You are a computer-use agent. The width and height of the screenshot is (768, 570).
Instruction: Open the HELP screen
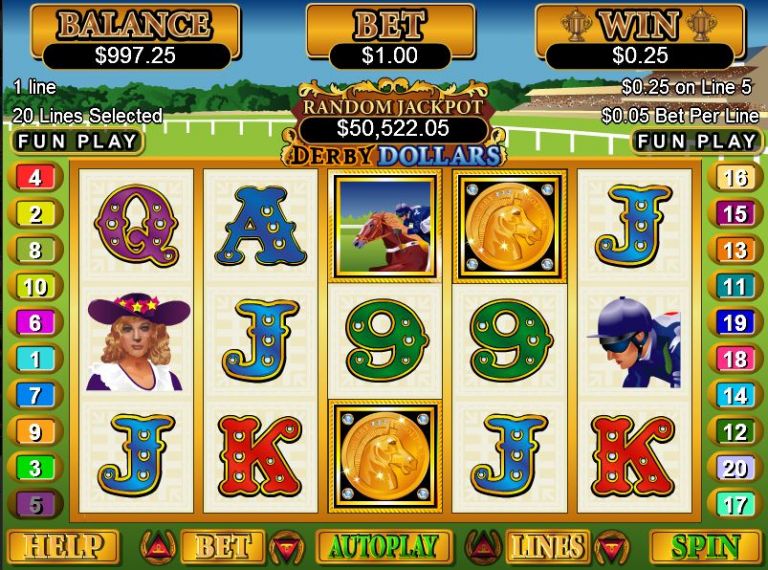[63, 547]
